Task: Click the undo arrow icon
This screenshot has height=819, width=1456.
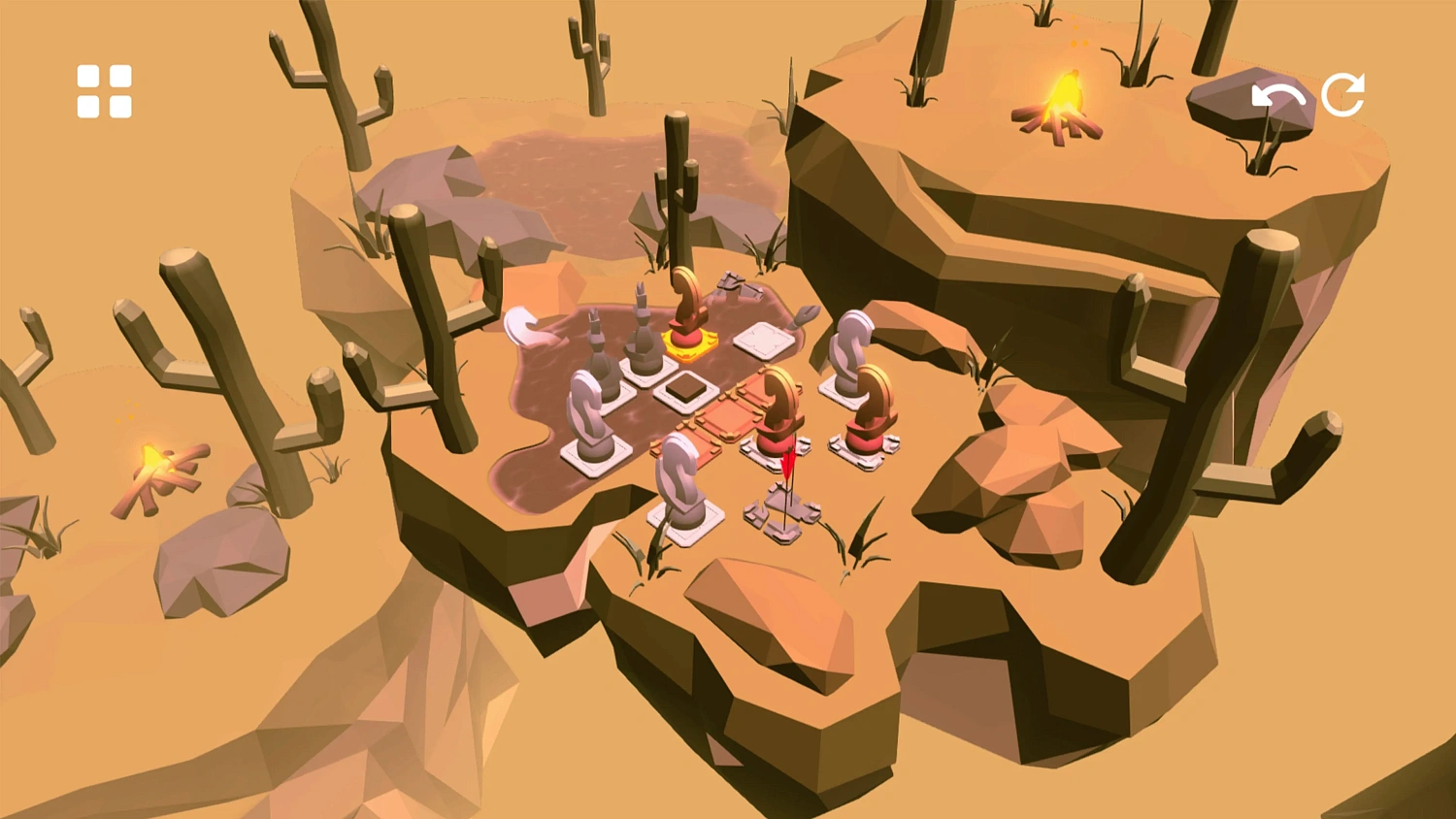Action: pyautogui.click(x=1276, y=94)
